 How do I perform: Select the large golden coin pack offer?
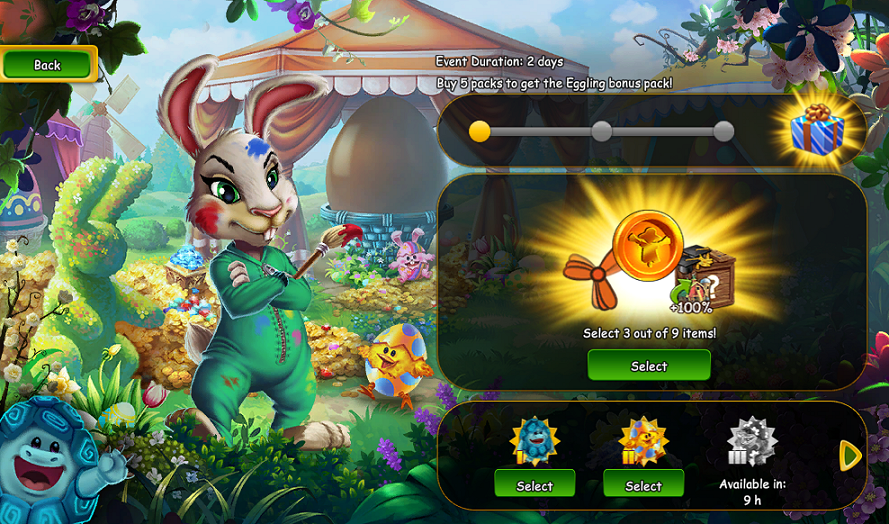[648, 366]
